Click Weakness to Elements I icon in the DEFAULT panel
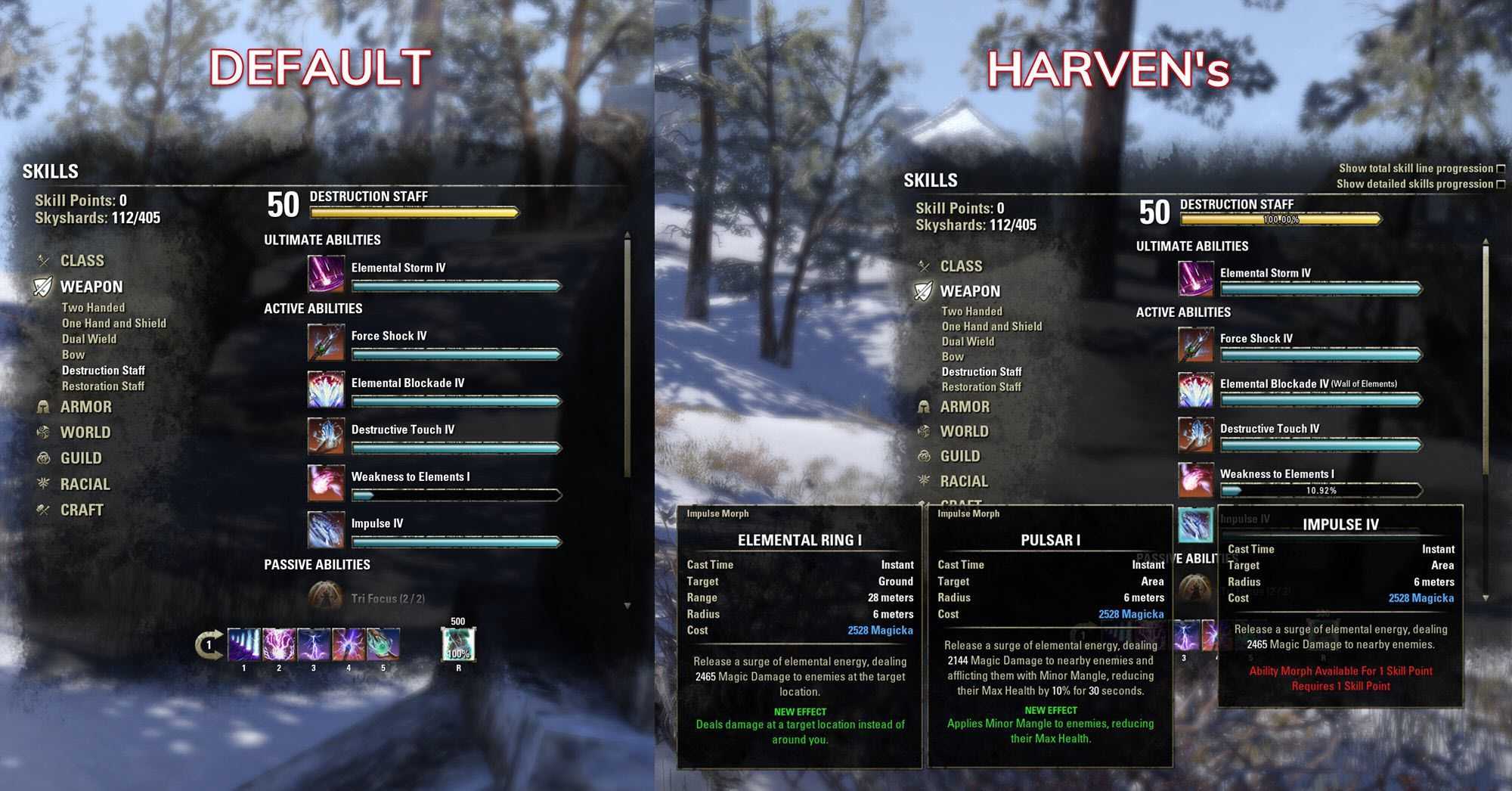Viewport: 1512px width, 791px height. 326,482
